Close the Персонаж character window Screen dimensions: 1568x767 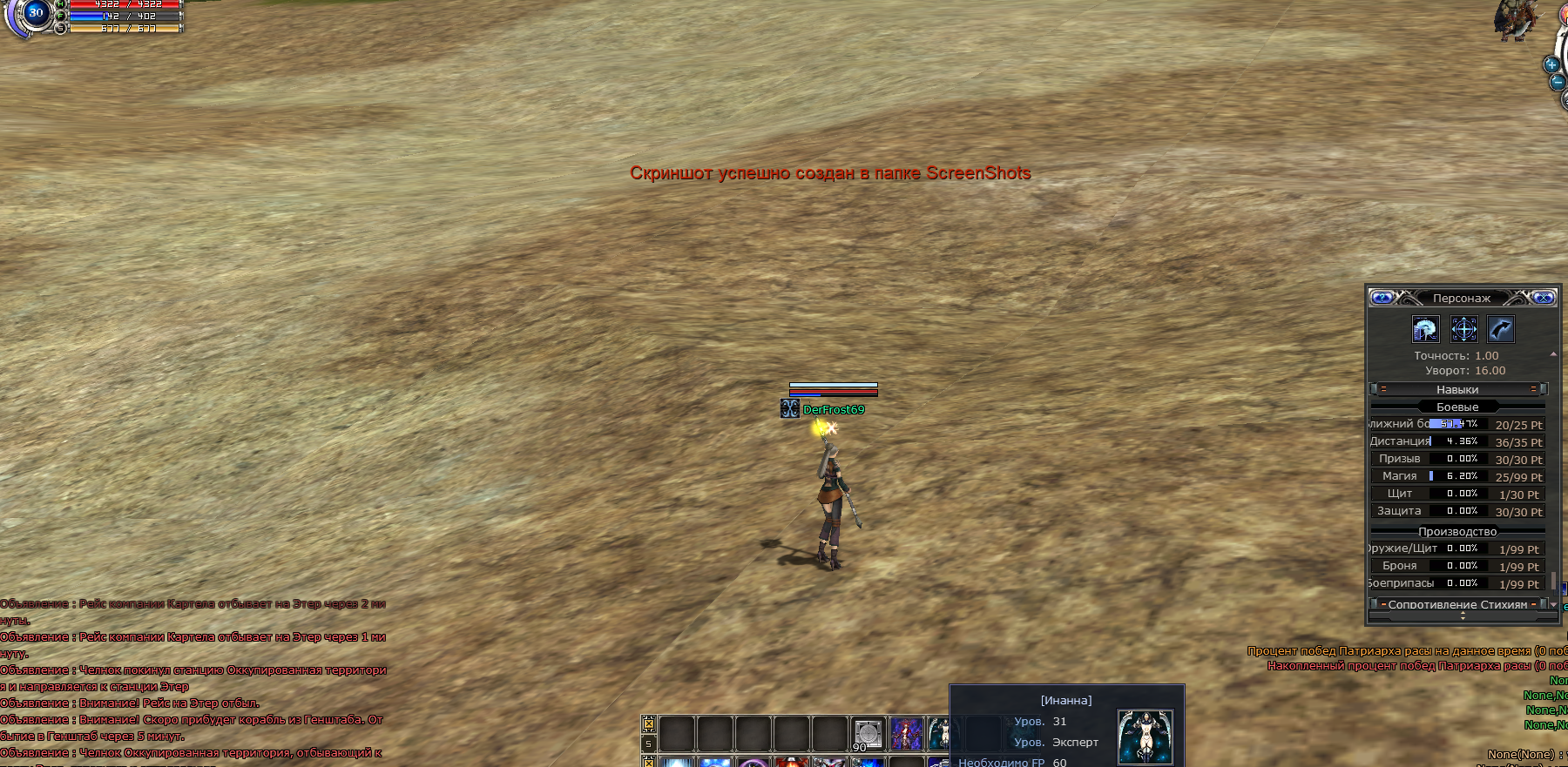[x=1544, y=298]
